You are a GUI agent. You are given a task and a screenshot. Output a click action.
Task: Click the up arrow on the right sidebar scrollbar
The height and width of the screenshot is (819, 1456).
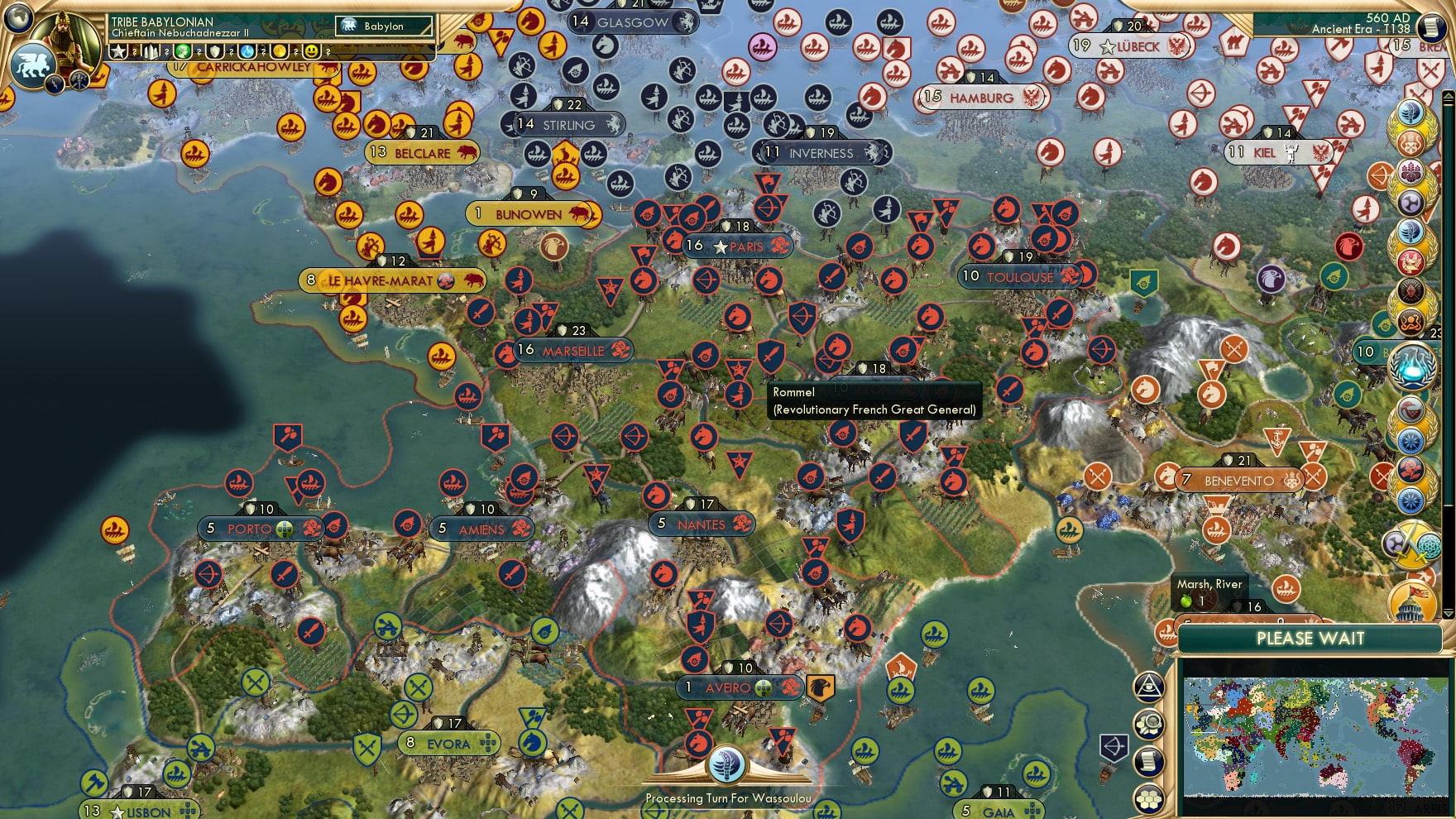1448,96
